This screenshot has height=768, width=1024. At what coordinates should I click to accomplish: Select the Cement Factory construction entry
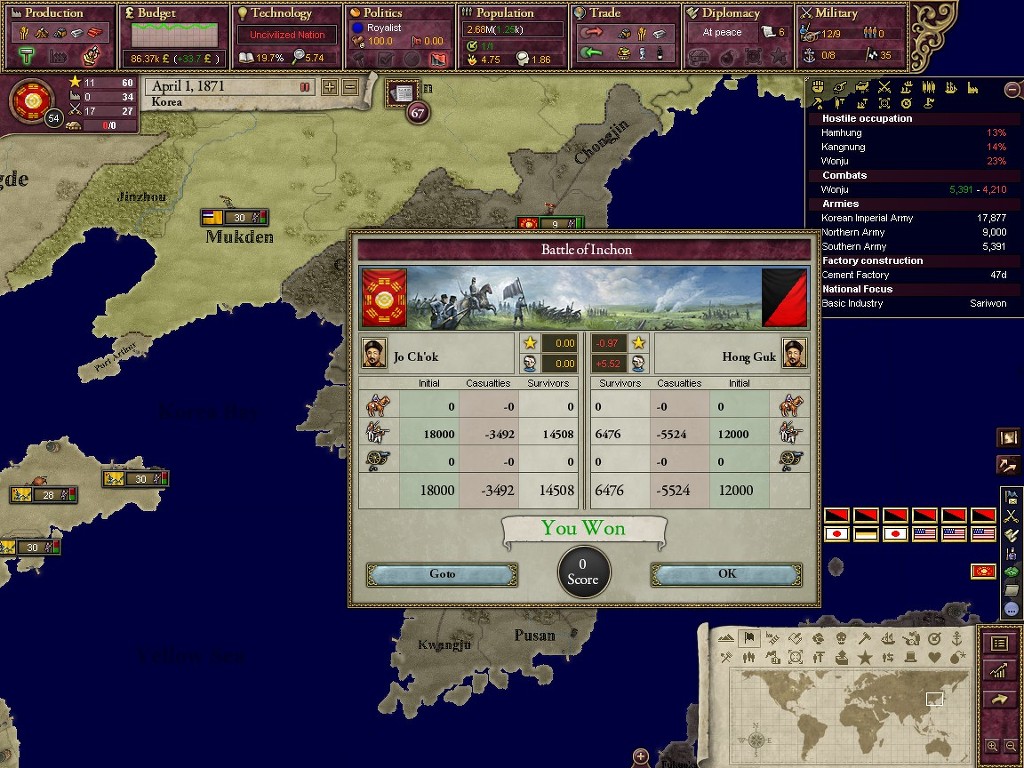coord(855,275)
